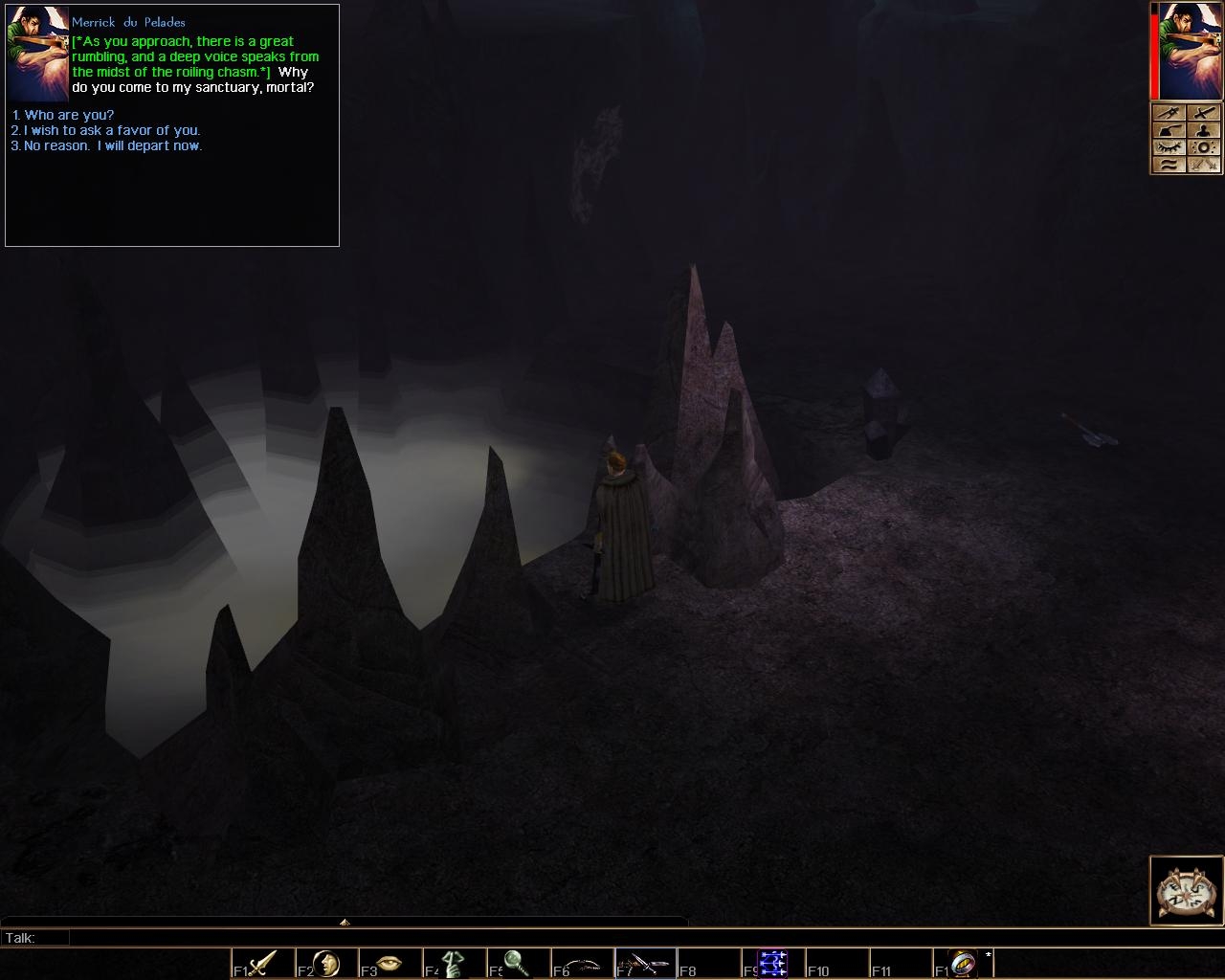The width and height of the screenshot is (1225, 980).
Task: Activate the F9 blue arrows quickslot
Action: click(x=771, y=962)
